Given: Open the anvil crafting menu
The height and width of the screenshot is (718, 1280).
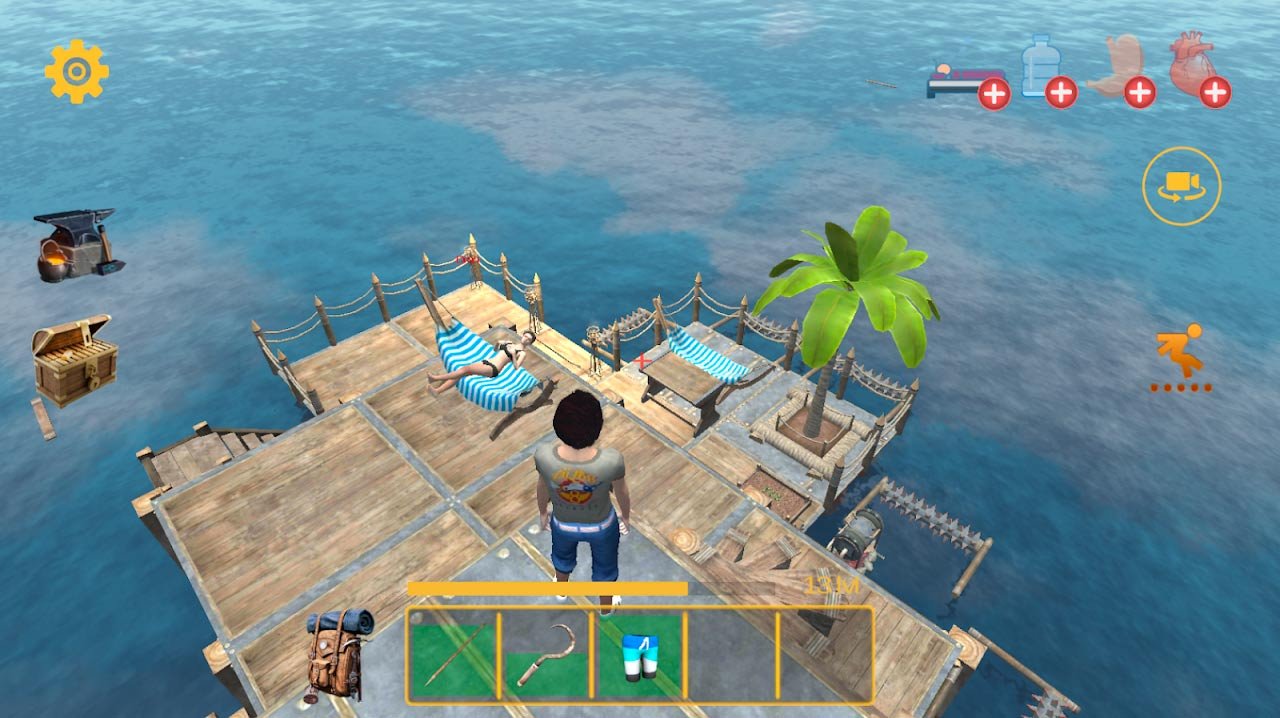Looking at the screenshot, I should pyautogui.click(x=78, y=245).
